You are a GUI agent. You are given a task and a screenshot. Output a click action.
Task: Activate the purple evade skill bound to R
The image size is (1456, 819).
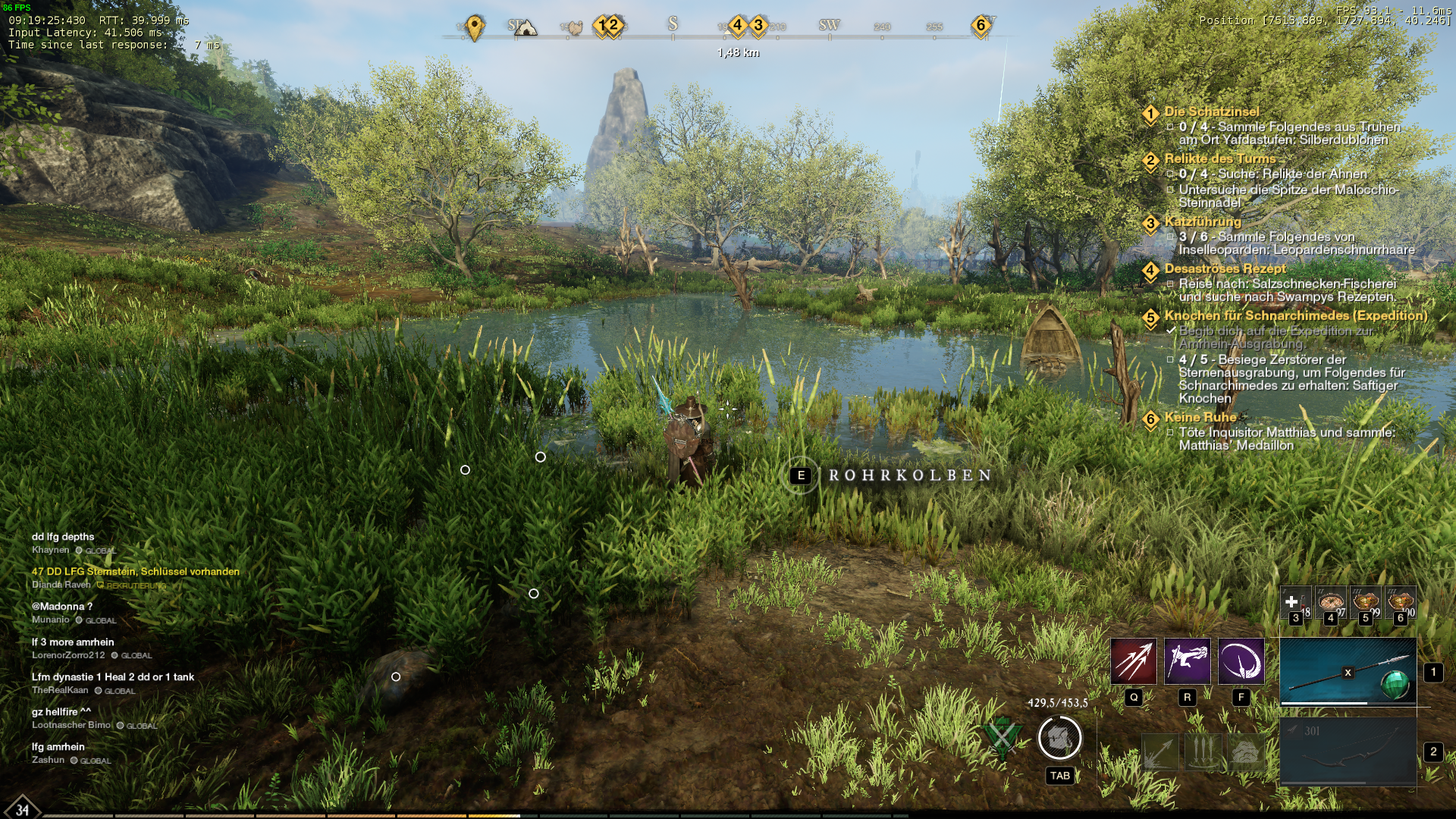1186,661
